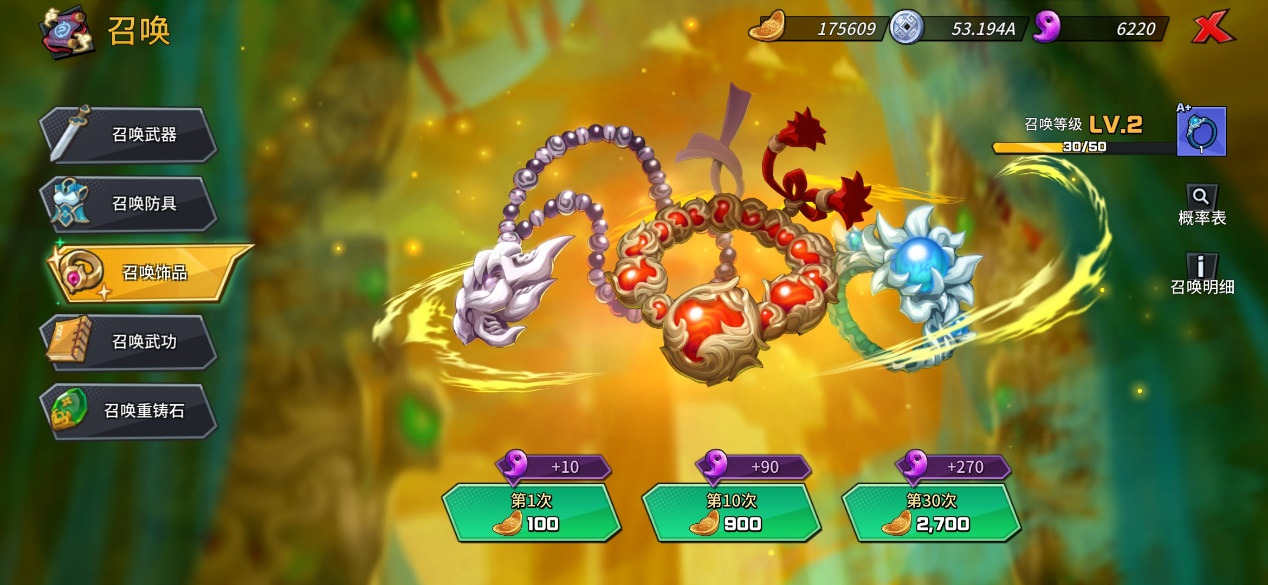Screen dimensions: 1268x585
Task: Switch to the 召唤武器 tab
Action: (130, 135)
